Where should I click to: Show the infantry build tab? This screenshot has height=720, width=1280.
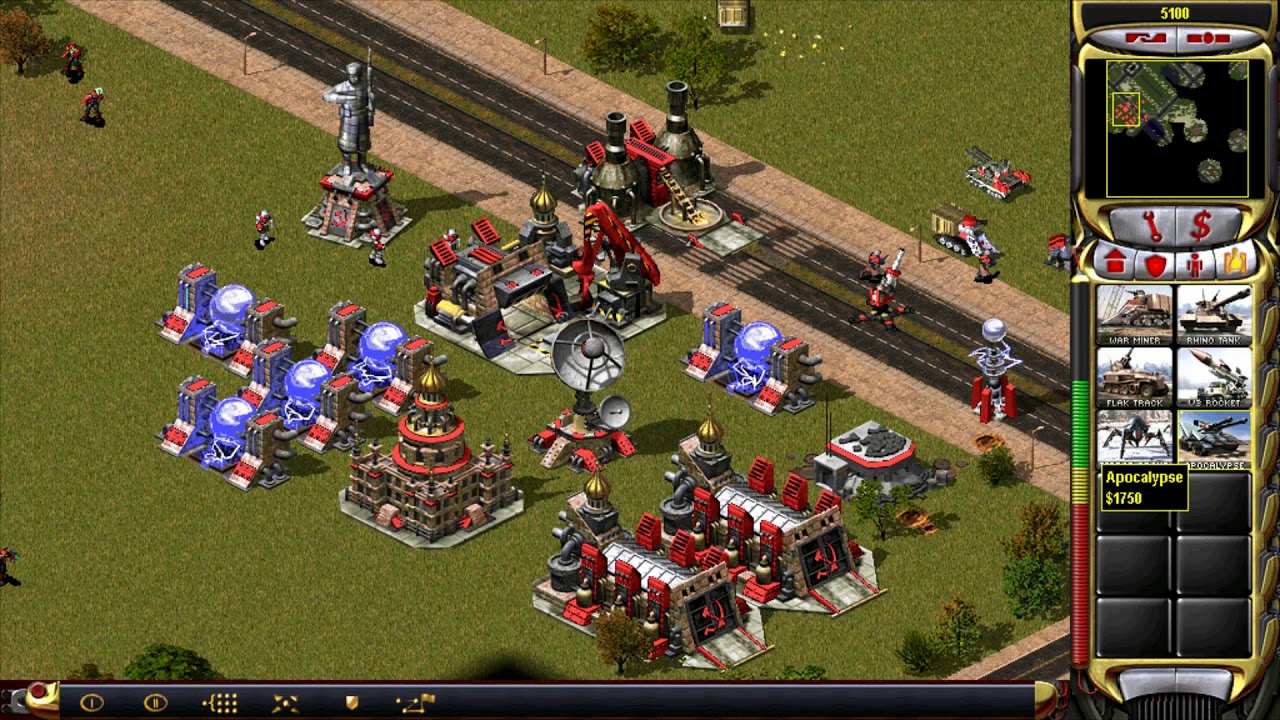1194,264
